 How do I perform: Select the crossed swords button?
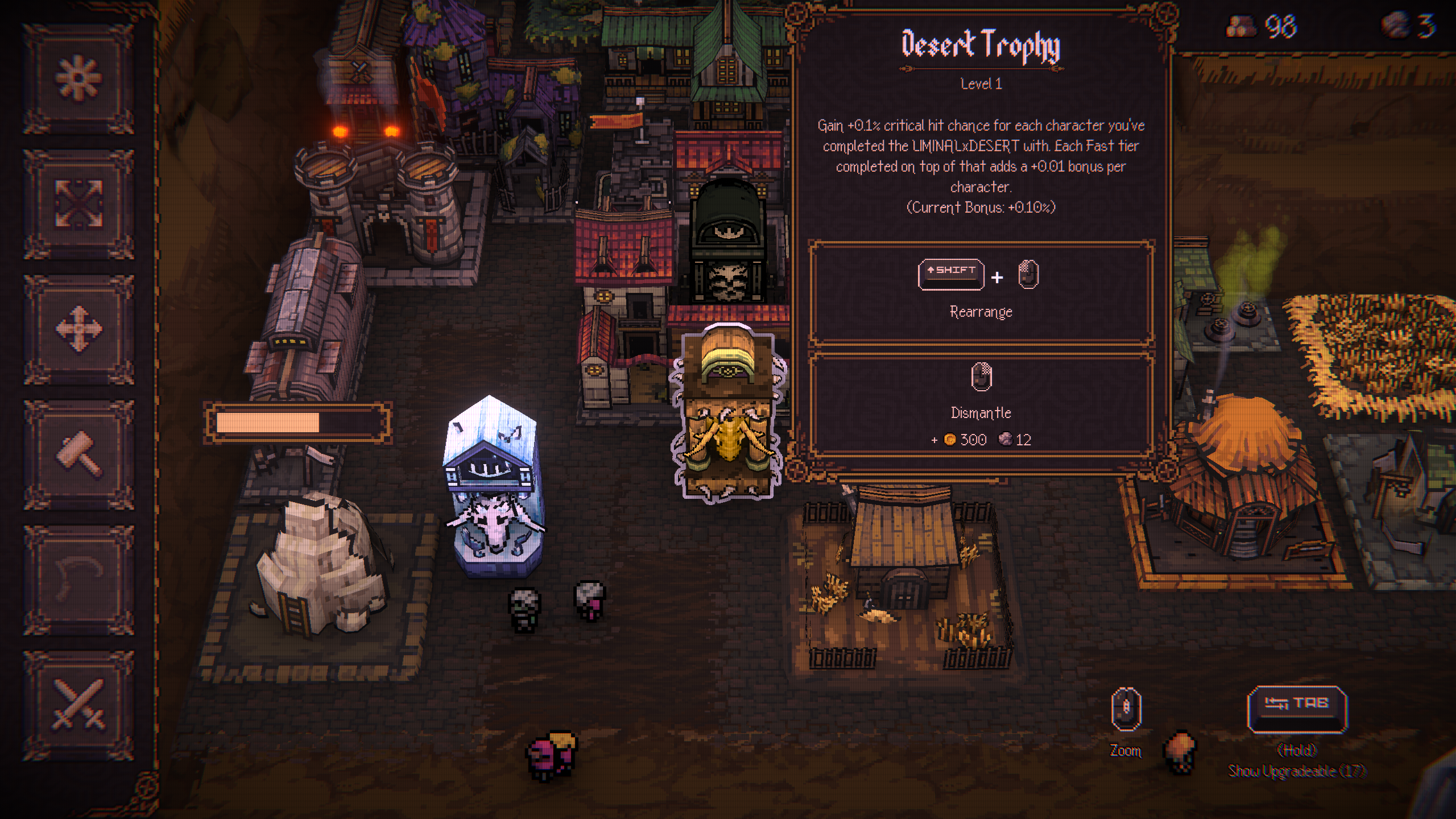78,704
